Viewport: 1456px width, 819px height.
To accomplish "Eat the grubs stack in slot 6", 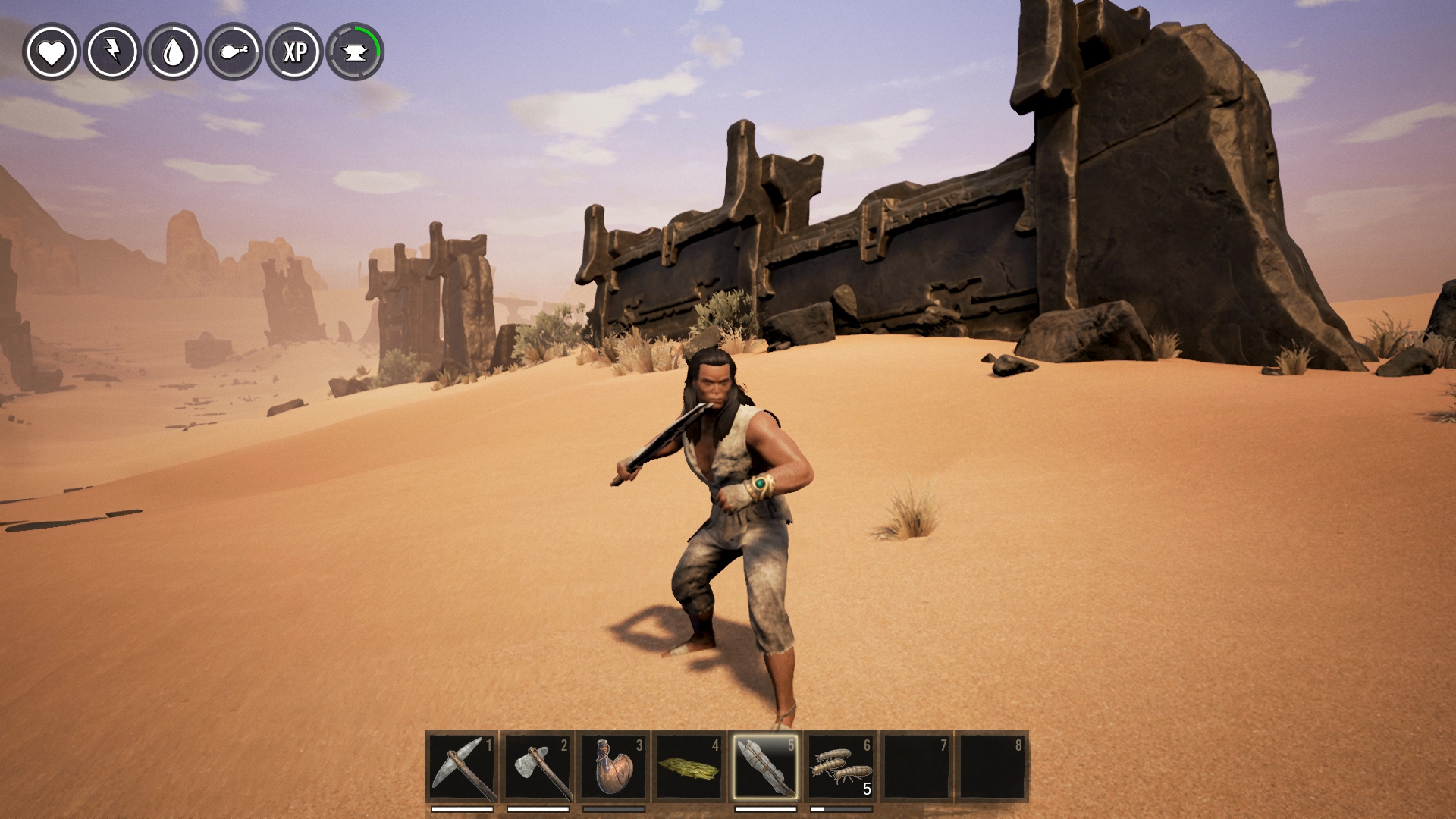I will (841, 766).
